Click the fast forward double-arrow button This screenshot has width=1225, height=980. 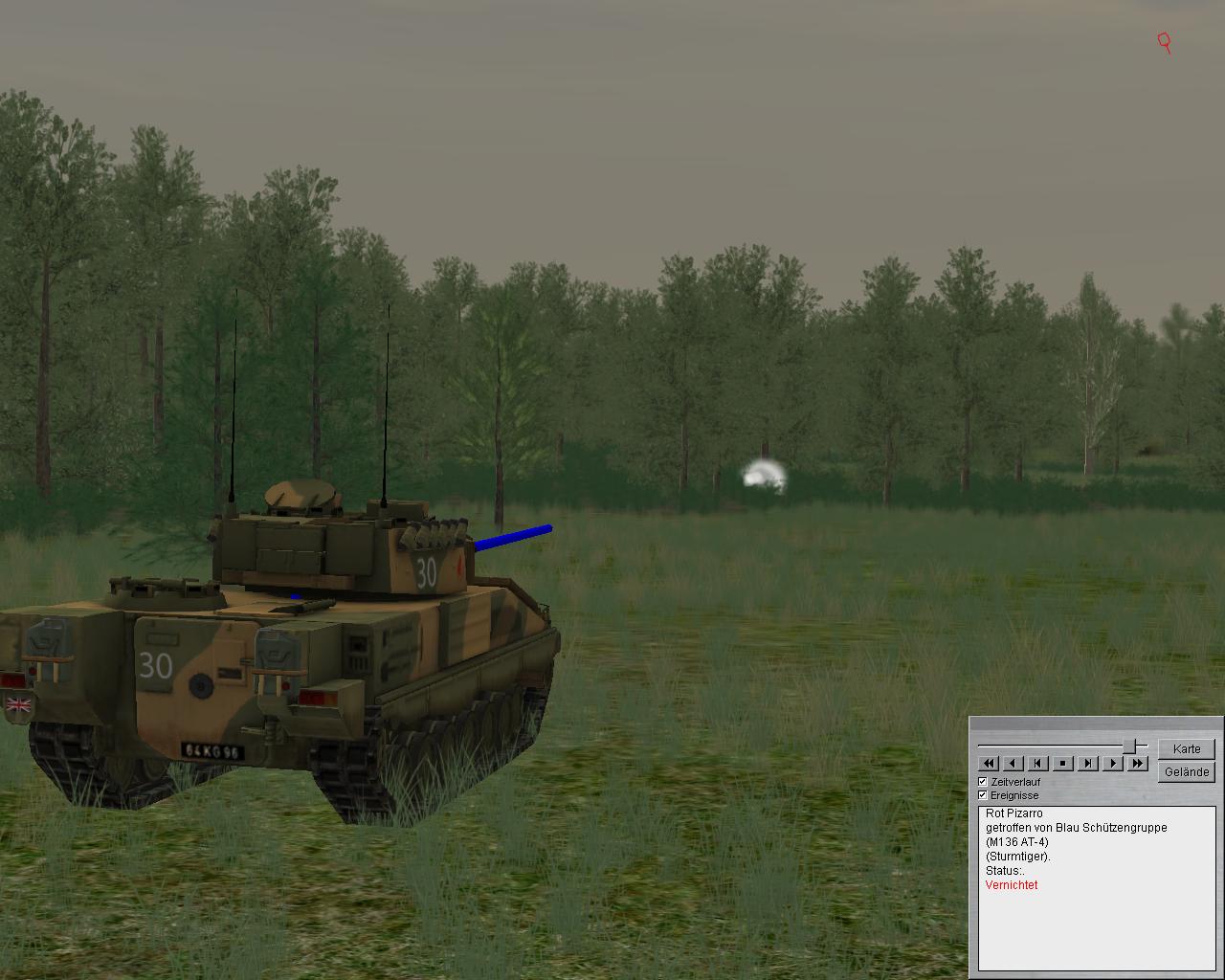click(x=1137, y=763)
